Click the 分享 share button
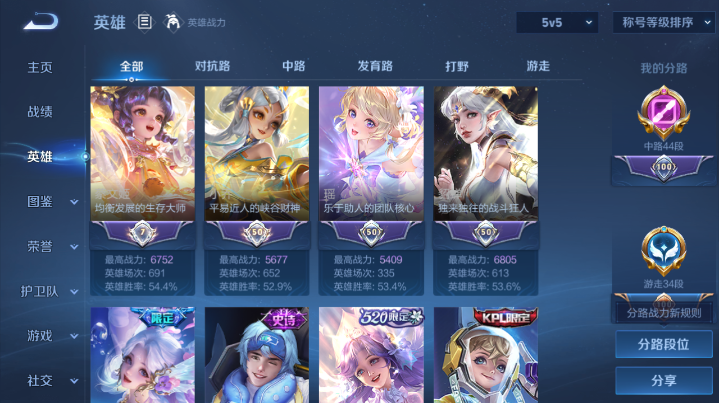This screenshot has height=403, width=719. [x=663, y=381]
